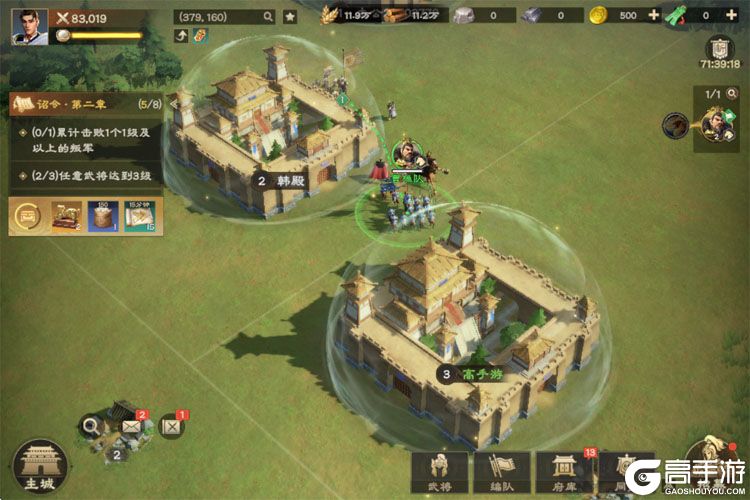Open the star favorites bookmark
Screen dimensions: 750x500
point(290,17)
